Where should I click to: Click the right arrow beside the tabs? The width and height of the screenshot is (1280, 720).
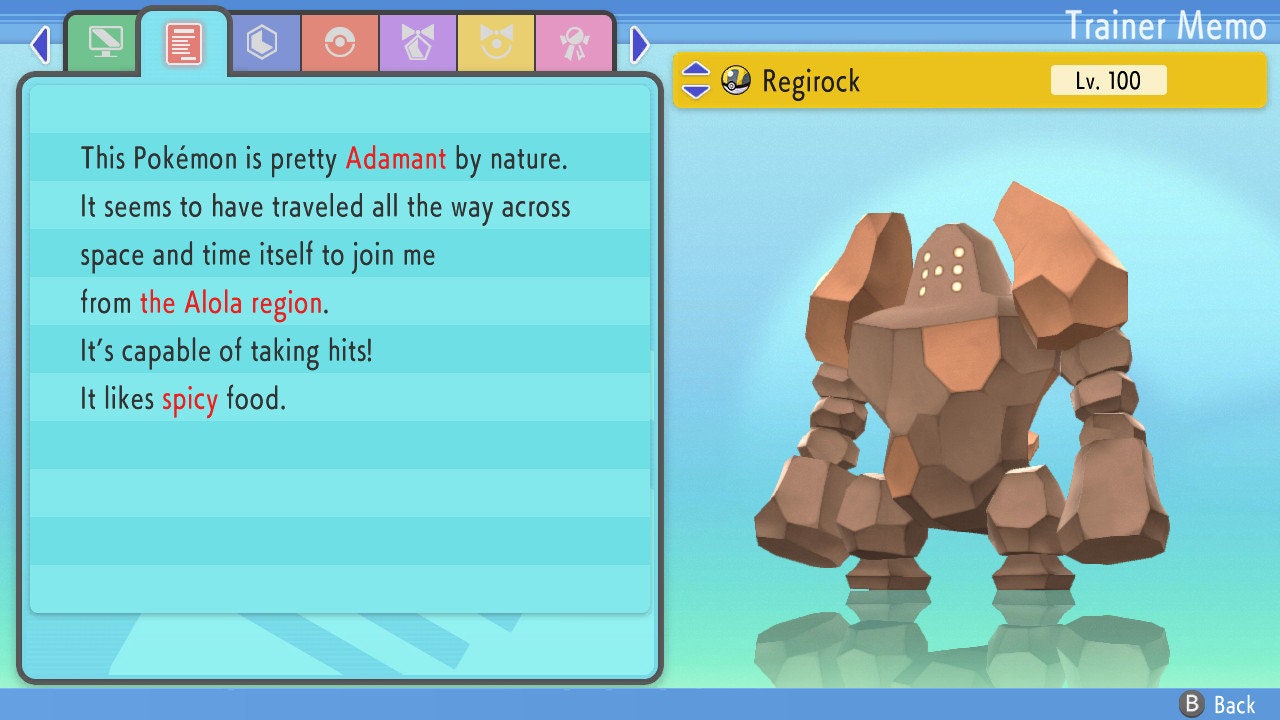(x=640, y=44)
